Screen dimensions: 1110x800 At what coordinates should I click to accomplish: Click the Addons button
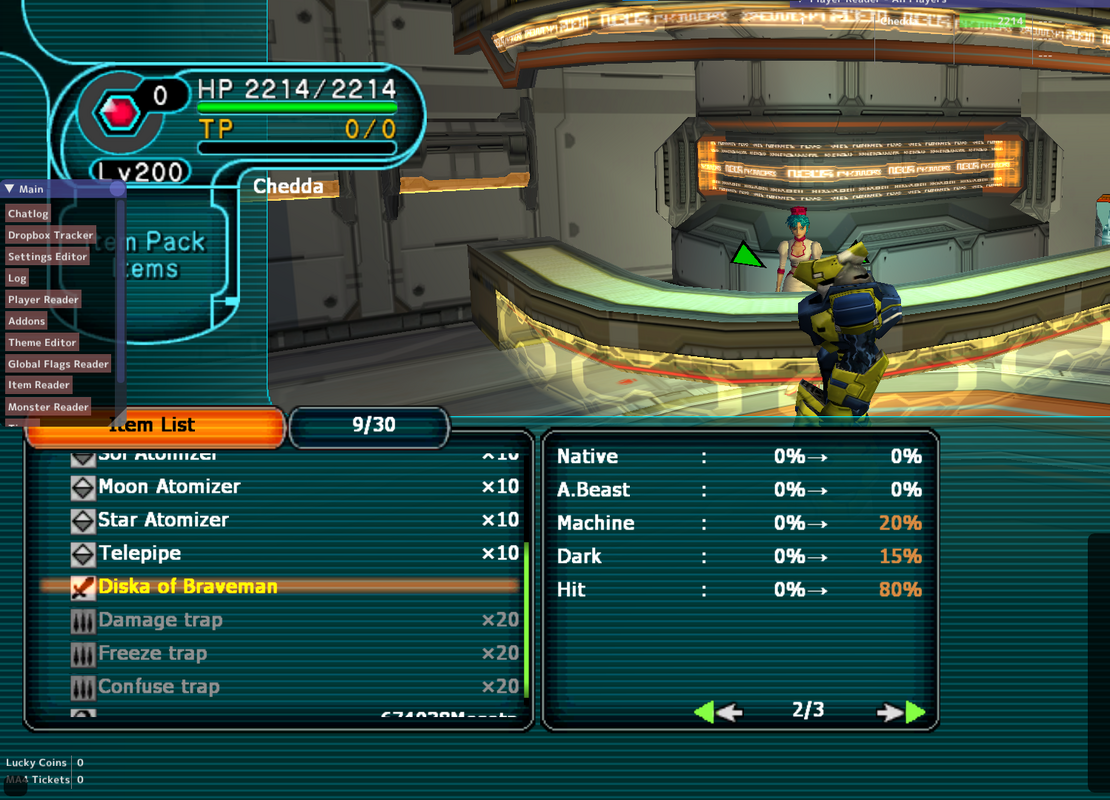tap(26, 321)
